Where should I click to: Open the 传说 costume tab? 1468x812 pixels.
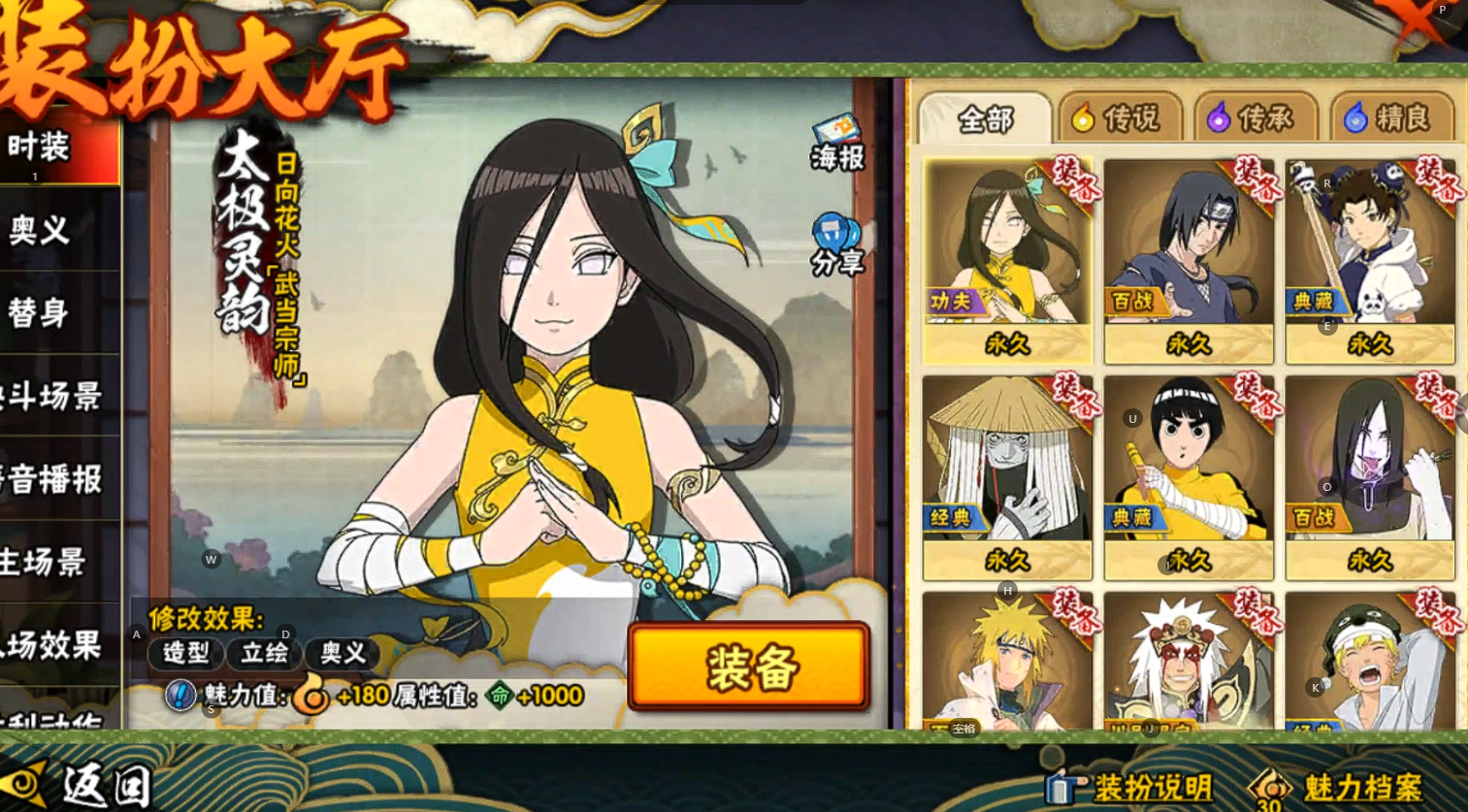point(1120,119)
